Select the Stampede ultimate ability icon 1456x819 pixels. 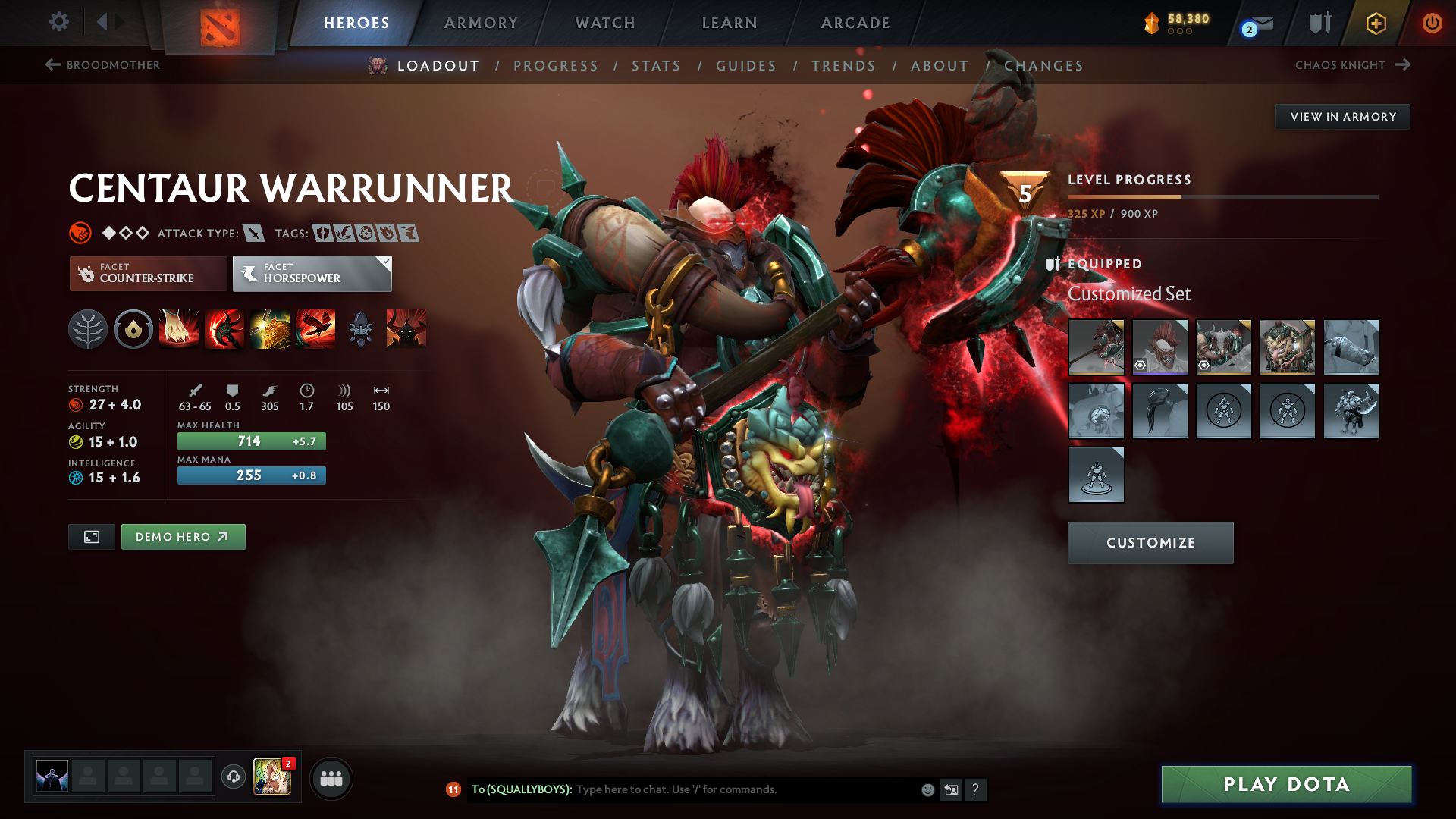(x=315, y=328)
